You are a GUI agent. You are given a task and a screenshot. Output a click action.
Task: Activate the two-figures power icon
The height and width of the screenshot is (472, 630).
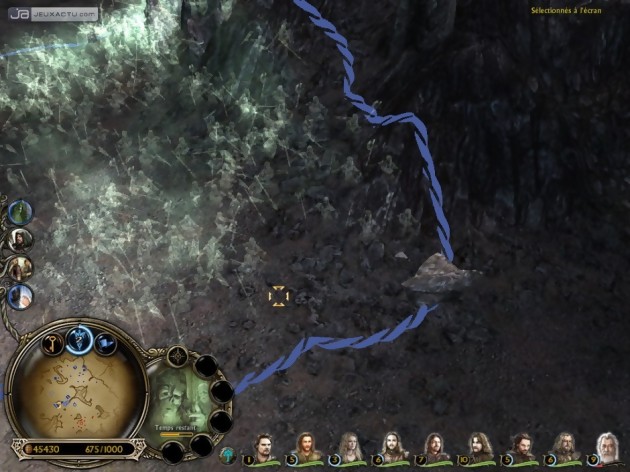click(x=20, y=268)
